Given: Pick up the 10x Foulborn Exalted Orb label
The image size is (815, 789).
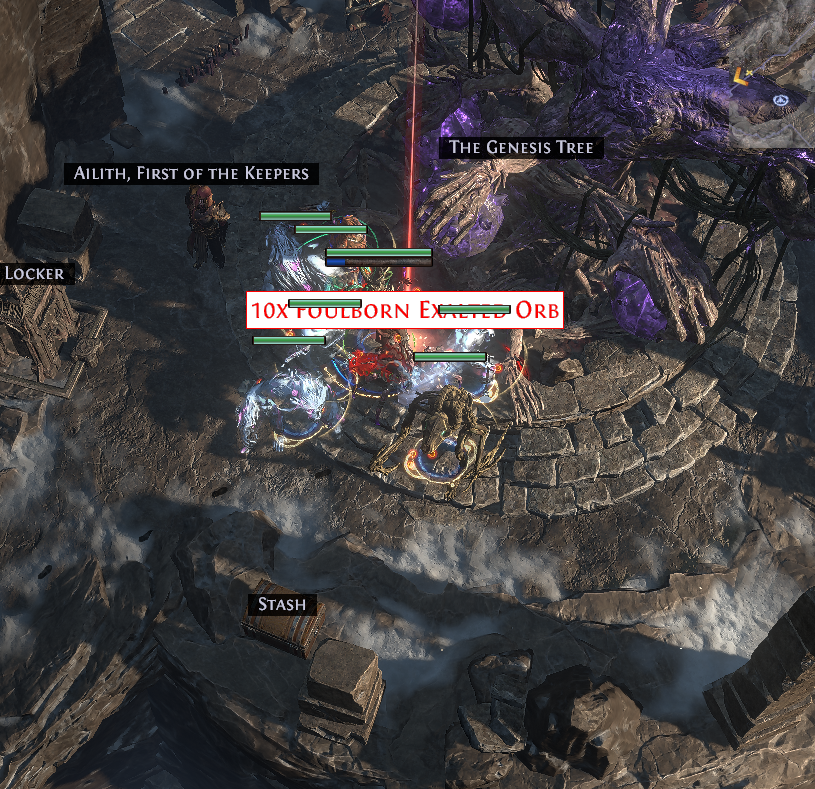Looking at the screenshot, I should pyautogui.click(x=404, y=311).
